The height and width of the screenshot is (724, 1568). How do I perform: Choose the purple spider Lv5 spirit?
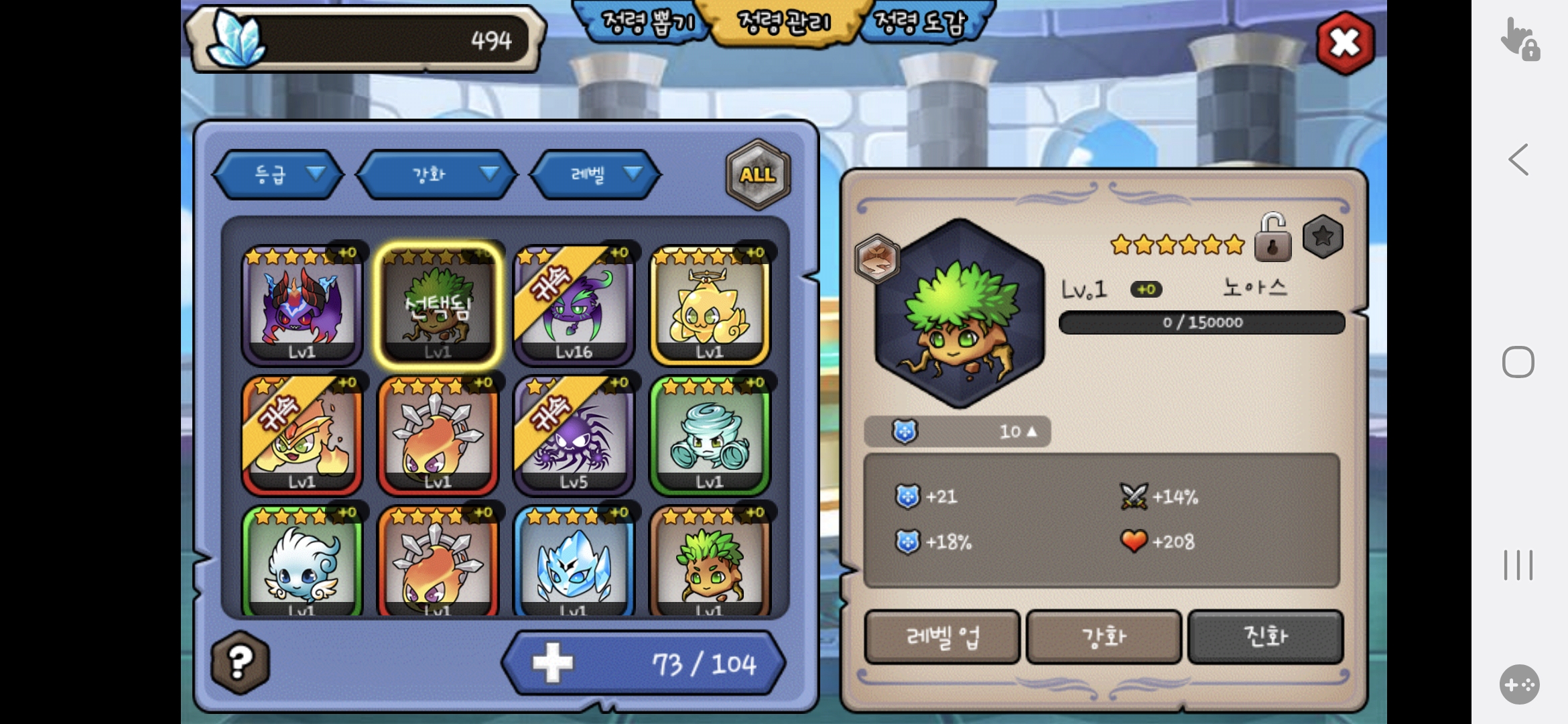point(574,436)
